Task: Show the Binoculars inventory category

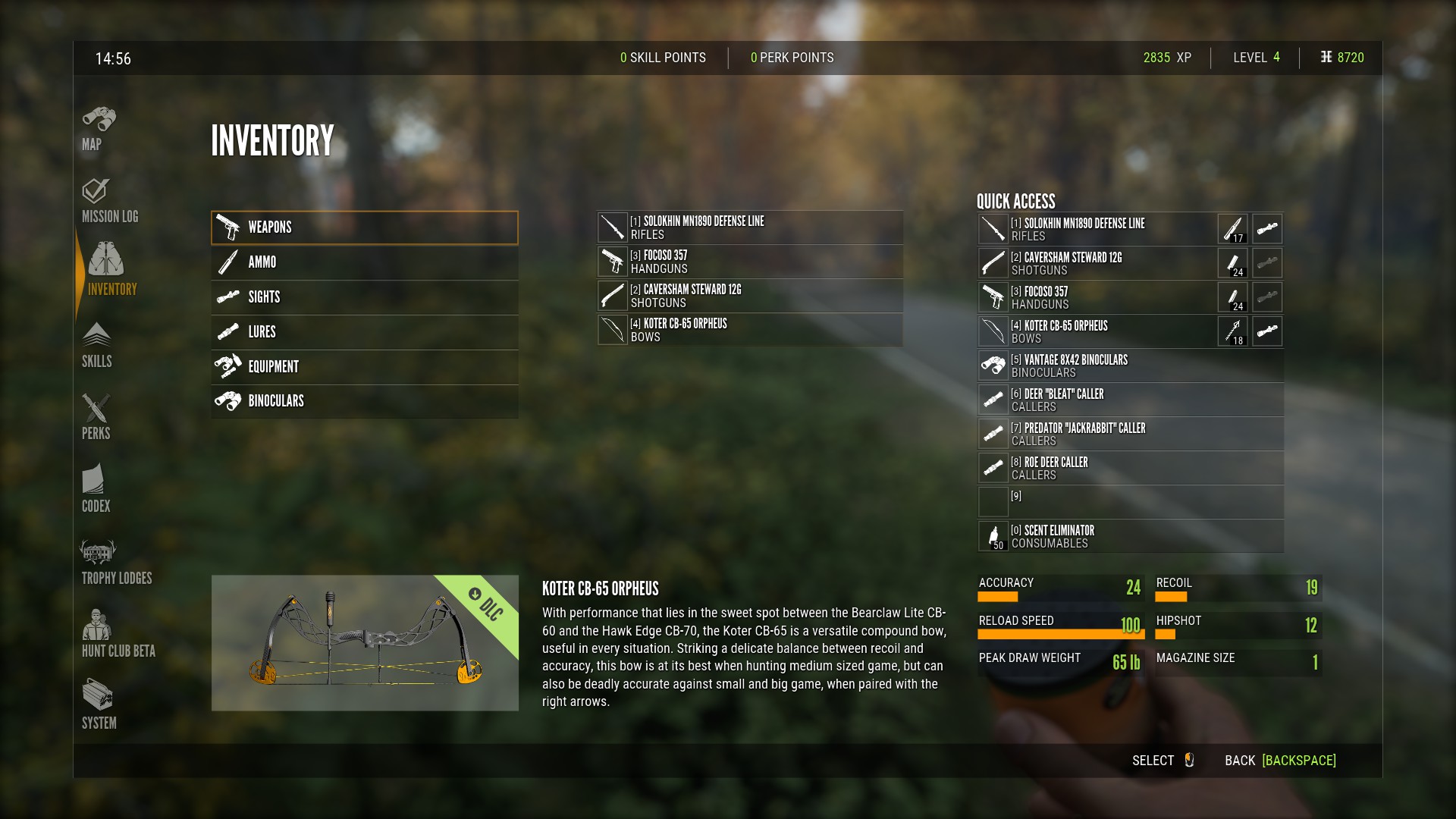Action: coord(365,401)
